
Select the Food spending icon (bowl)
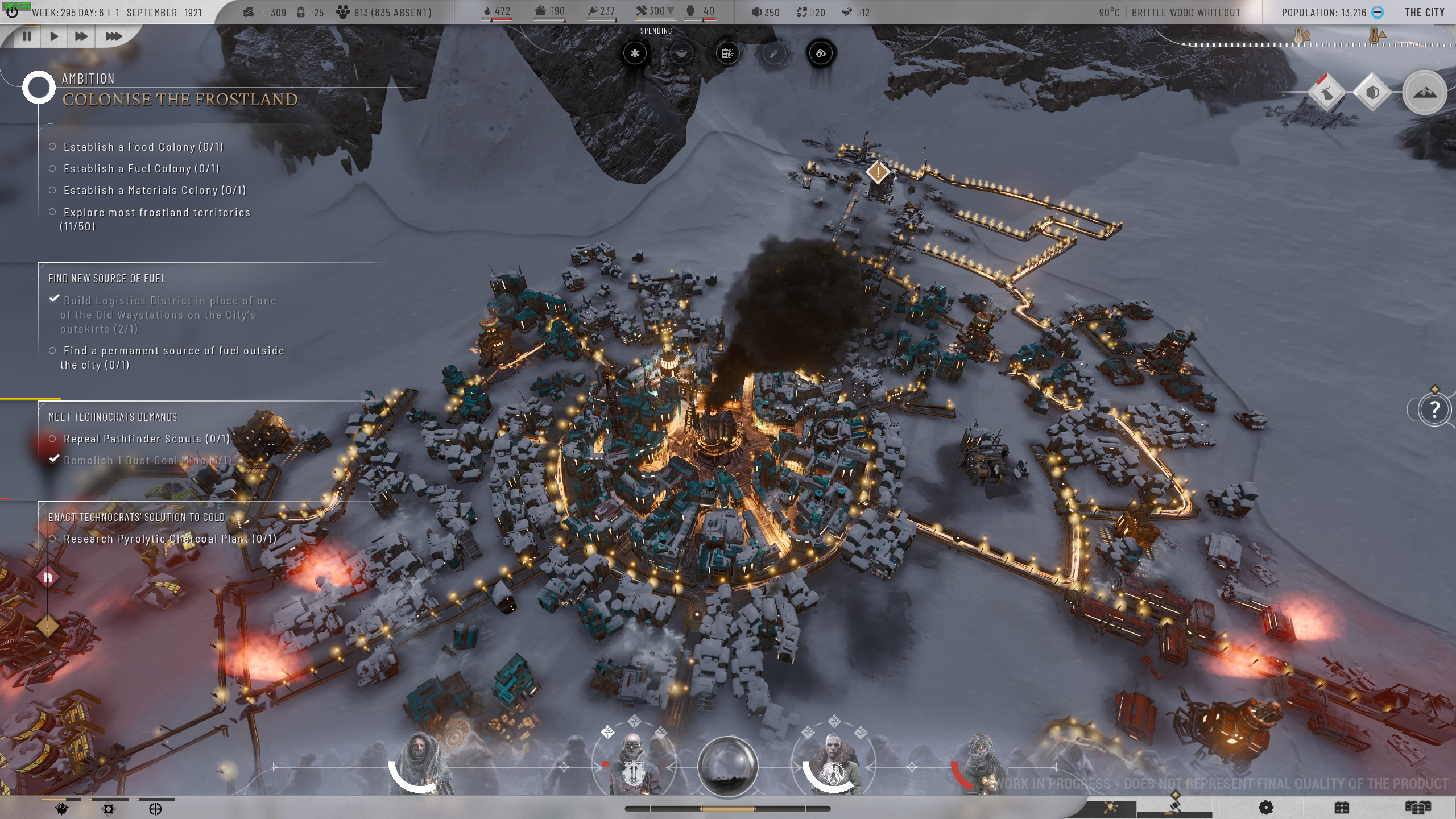pyautogui.click(x=682, y=53)
